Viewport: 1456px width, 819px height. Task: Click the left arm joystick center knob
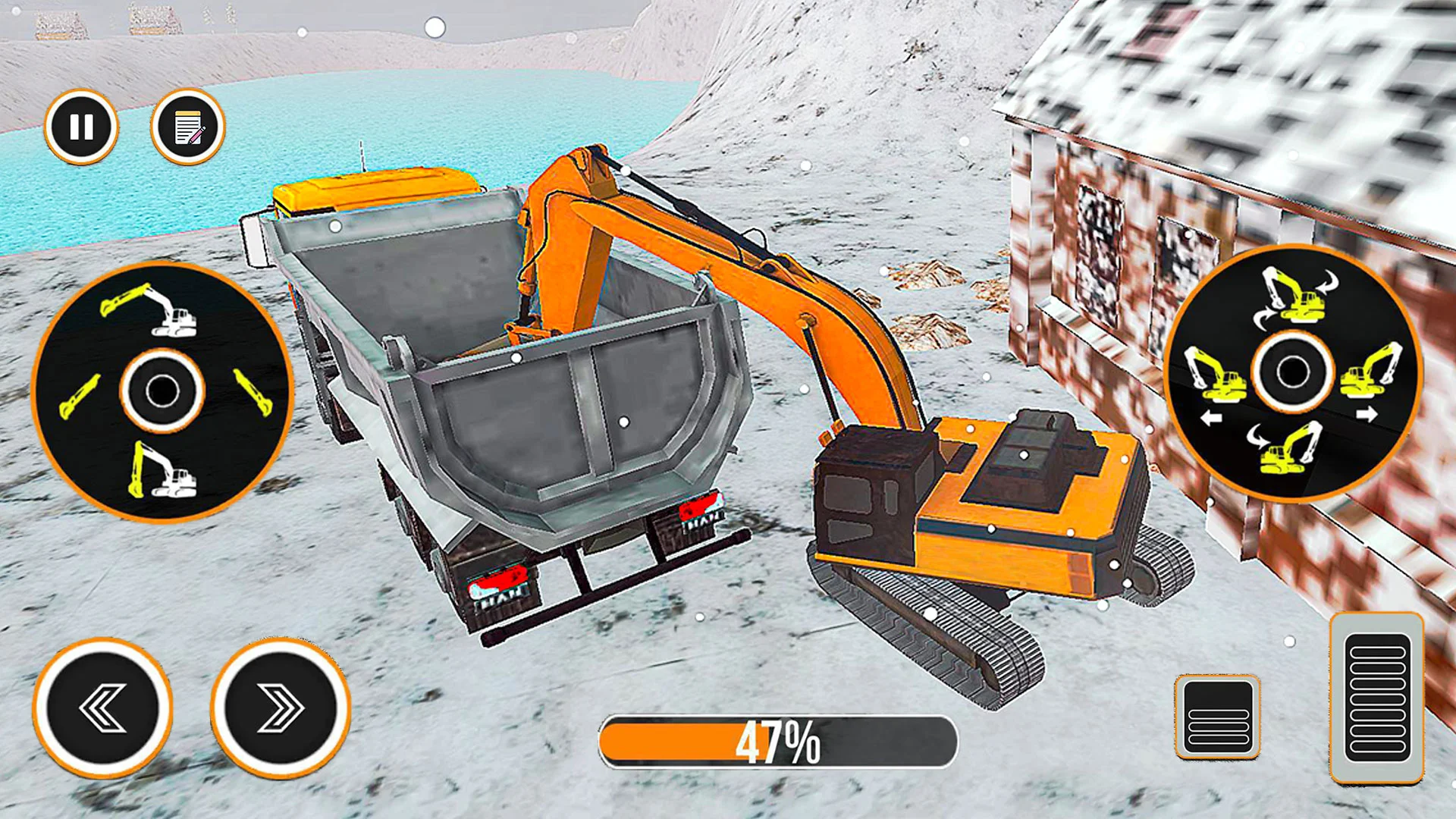click(x=162, y=391)
